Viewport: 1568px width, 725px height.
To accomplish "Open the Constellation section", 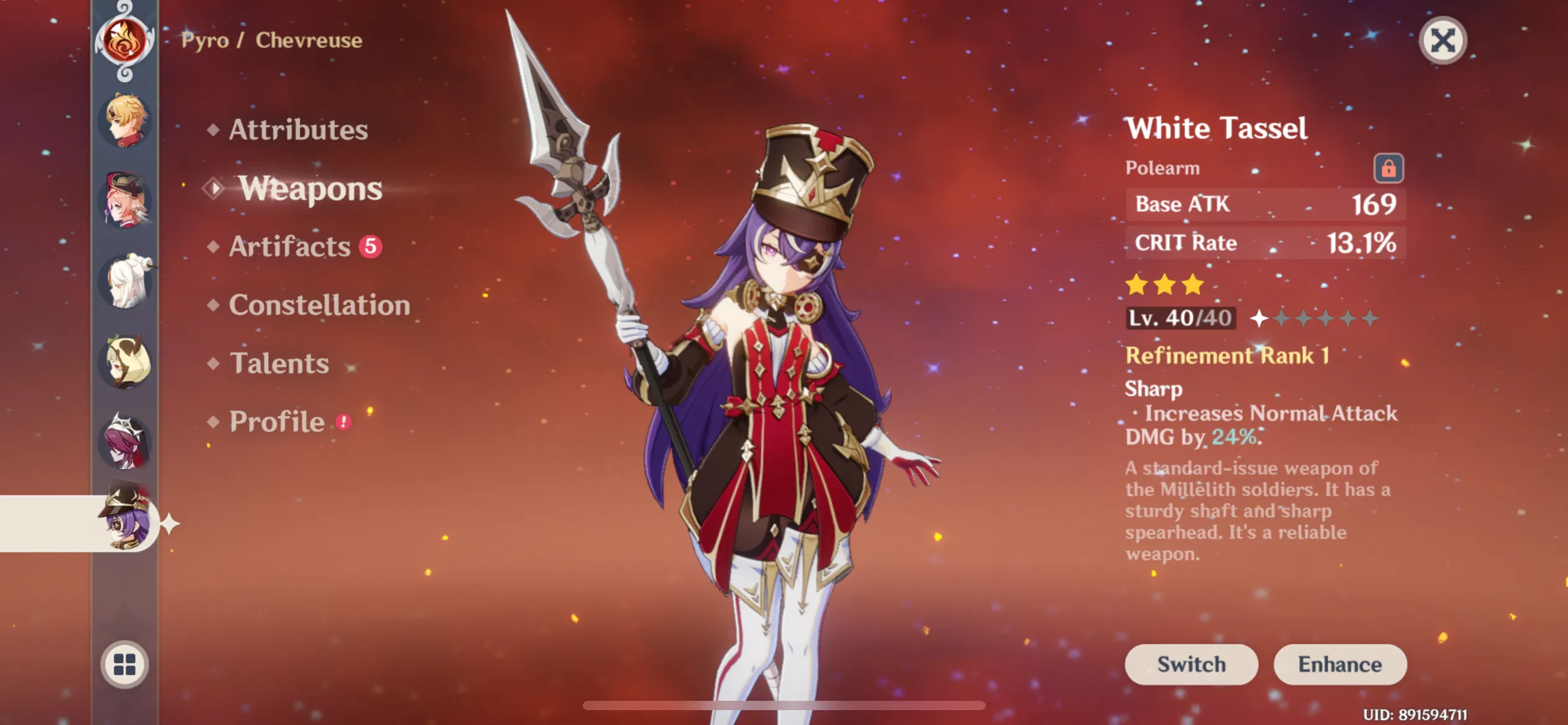I will click(319, 305).
